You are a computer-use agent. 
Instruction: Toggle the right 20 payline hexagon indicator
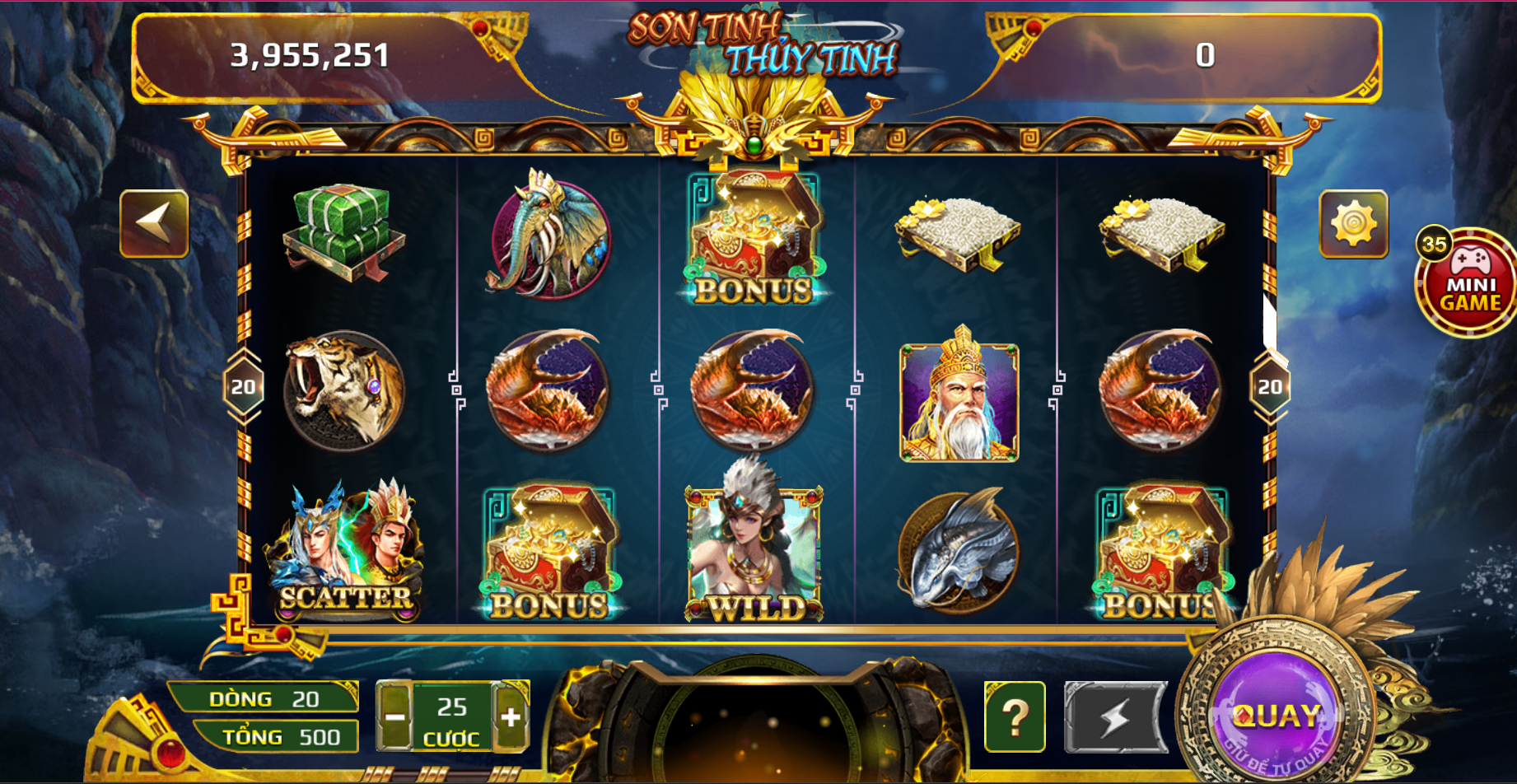point(1269,385)
